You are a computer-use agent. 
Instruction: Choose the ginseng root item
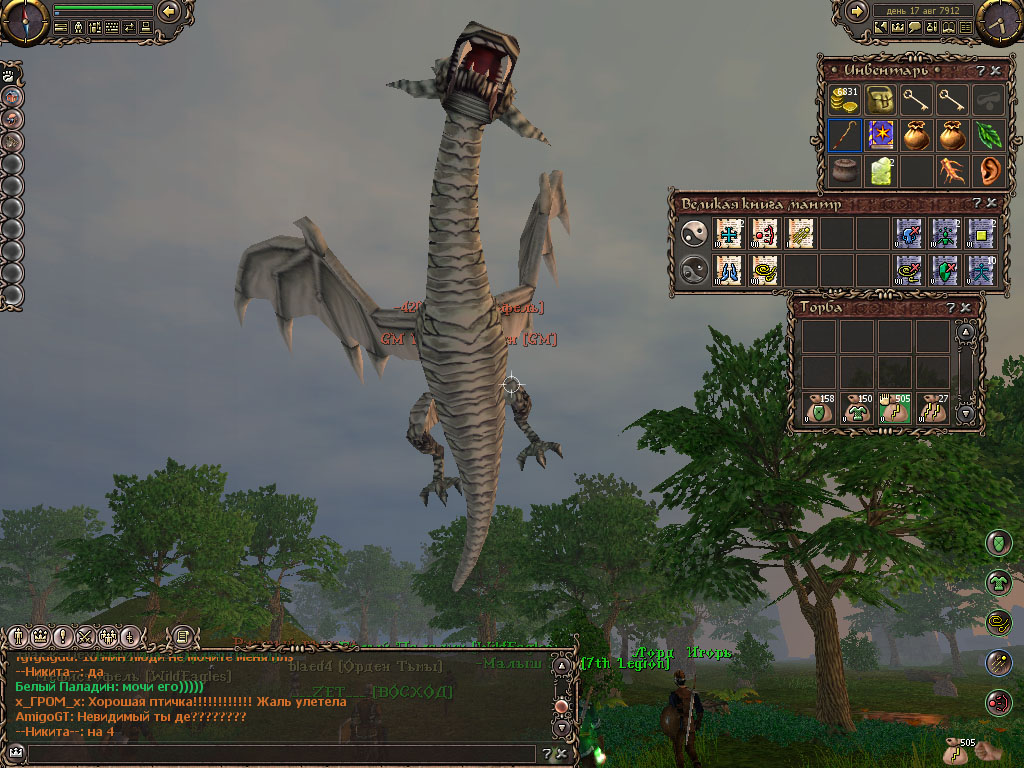pyautogui.click(x=953, y=170)
